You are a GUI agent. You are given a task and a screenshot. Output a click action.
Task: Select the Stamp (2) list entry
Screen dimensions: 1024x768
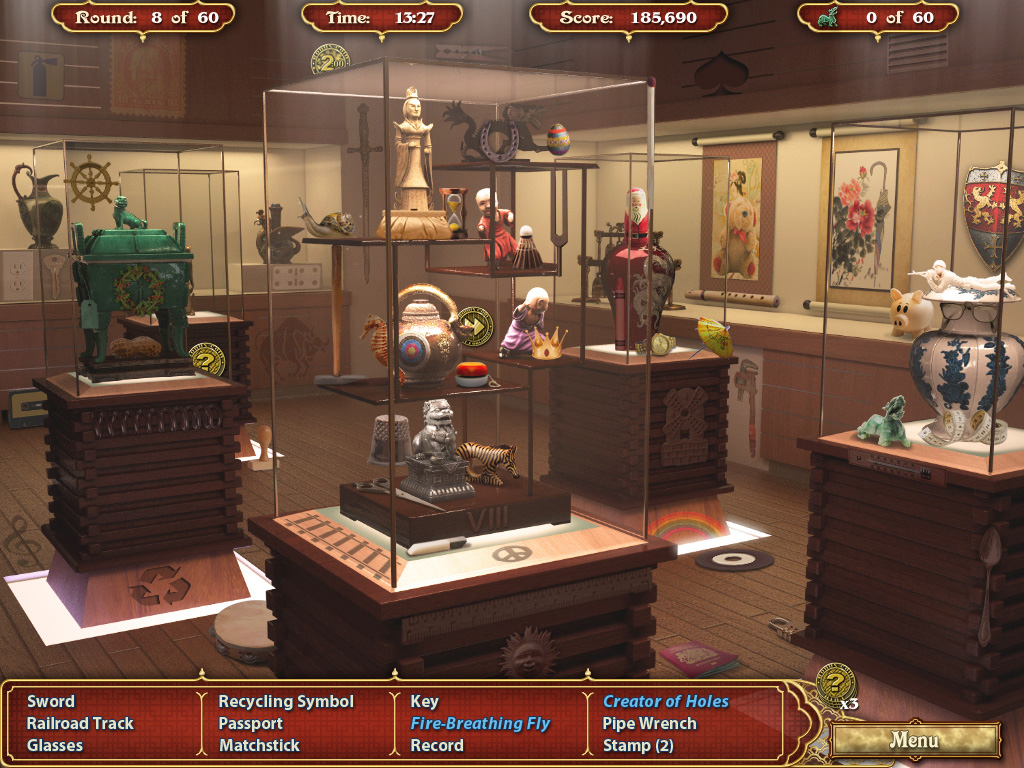pos(638,745)
